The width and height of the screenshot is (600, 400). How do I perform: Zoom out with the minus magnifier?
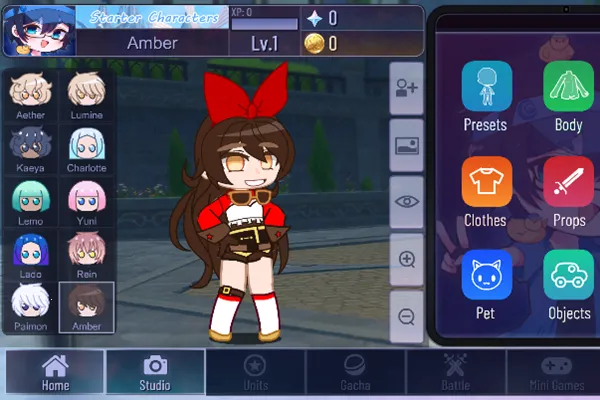407,317
